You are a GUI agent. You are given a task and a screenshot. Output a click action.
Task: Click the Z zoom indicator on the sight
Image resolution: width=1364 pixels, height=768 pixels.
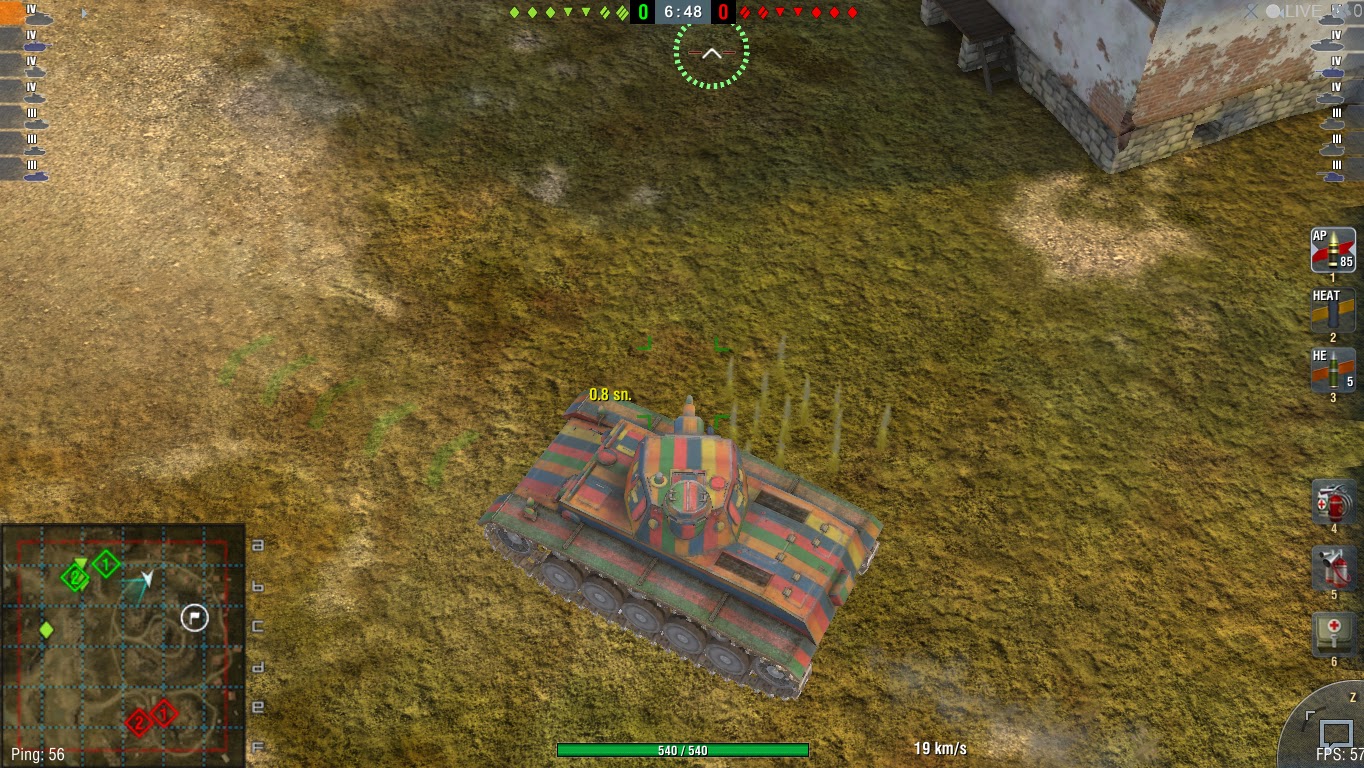click(x=1353, y=697)
